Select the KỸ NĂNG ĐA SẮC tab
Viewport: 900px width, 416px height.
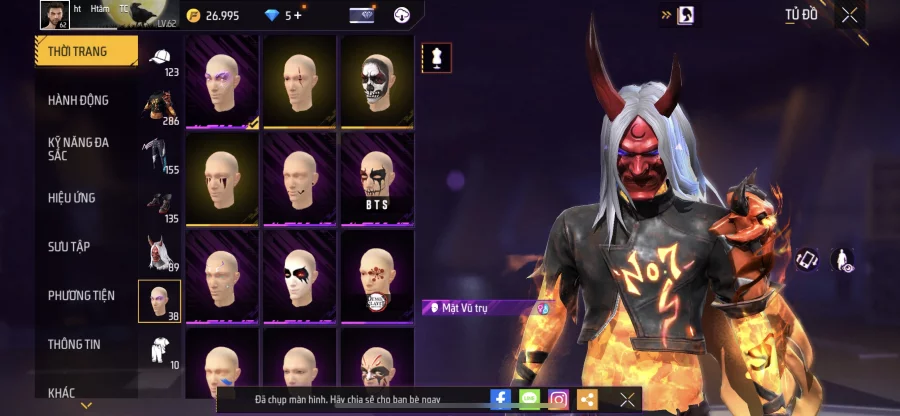click(79, 149)
